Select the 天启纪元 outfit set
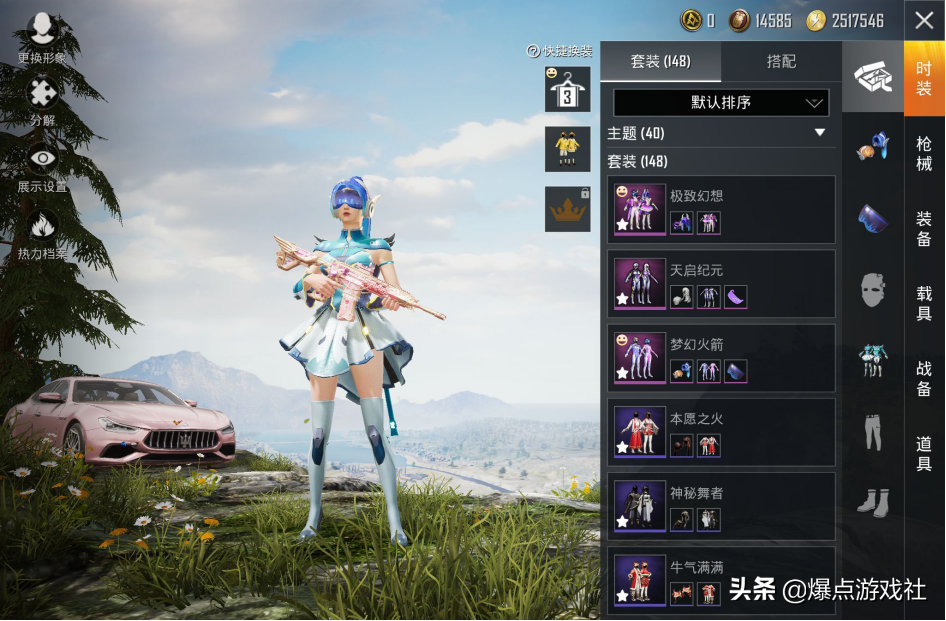 tap(720, 284)
